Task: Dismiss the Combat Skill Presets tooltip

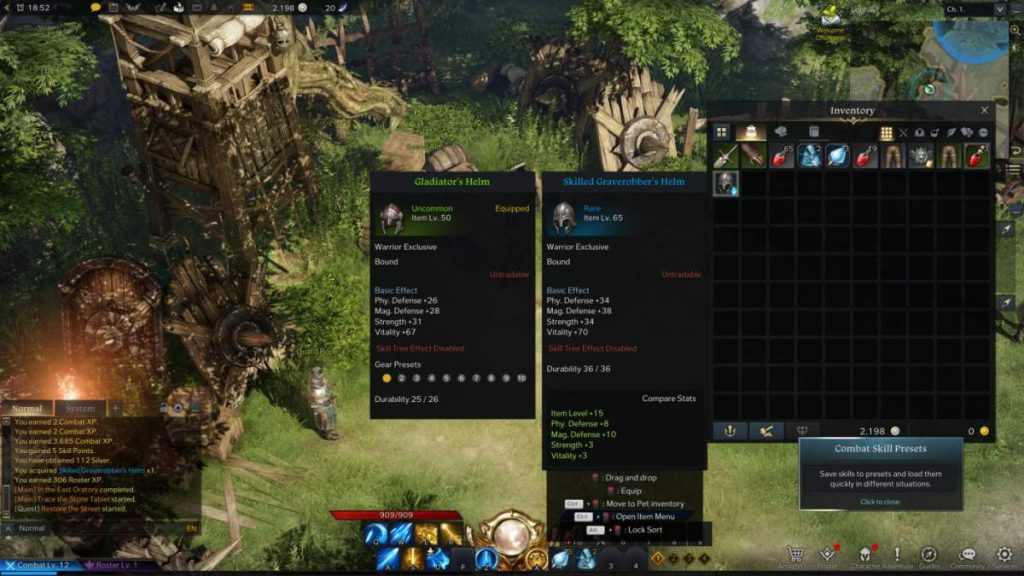Action: (880, 502)
